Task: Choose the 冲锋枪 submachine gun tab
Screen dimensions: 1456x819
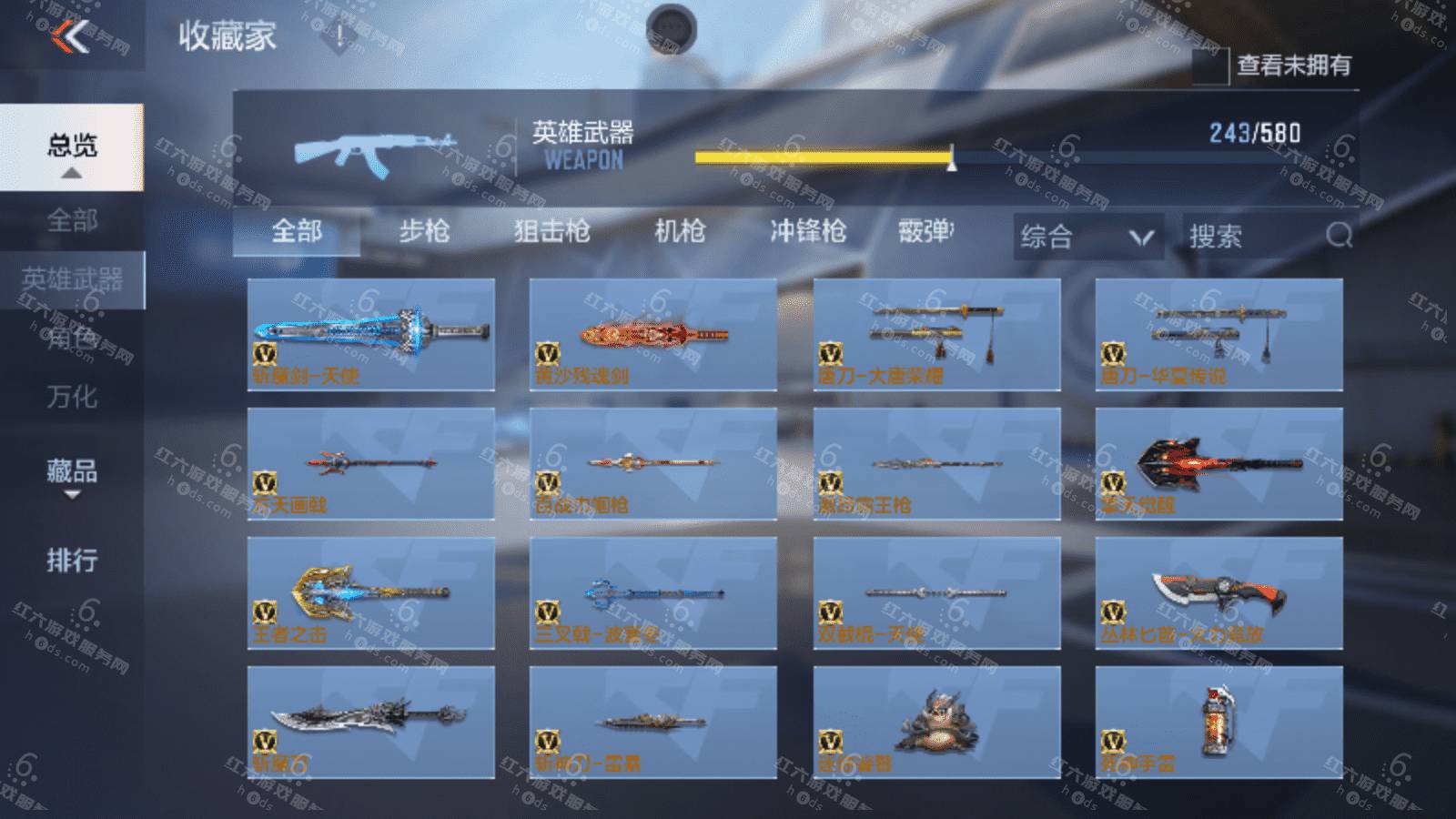Action: (x=808, y=232)
